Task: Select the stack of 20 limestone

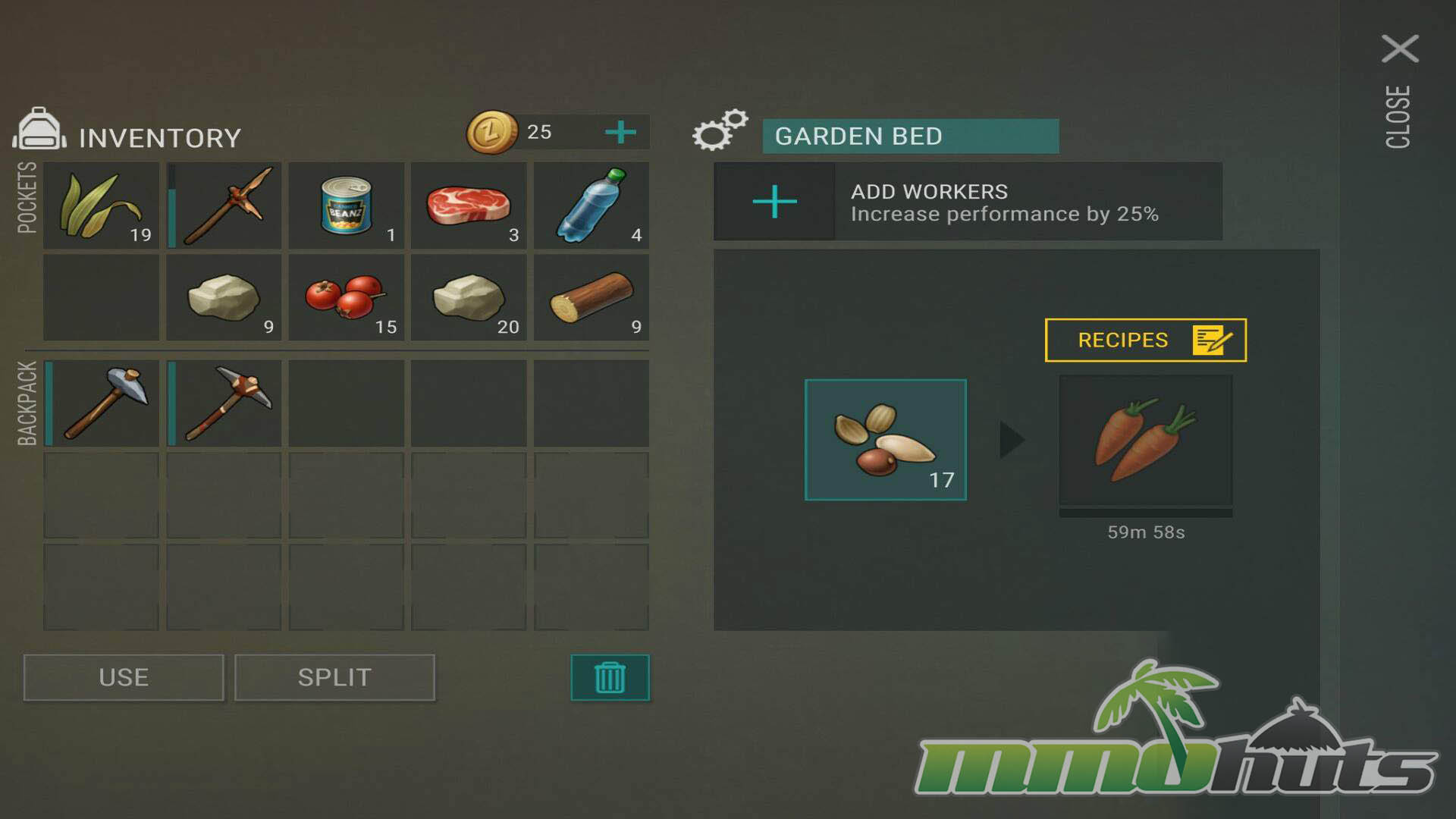Action: pos(469,297)
